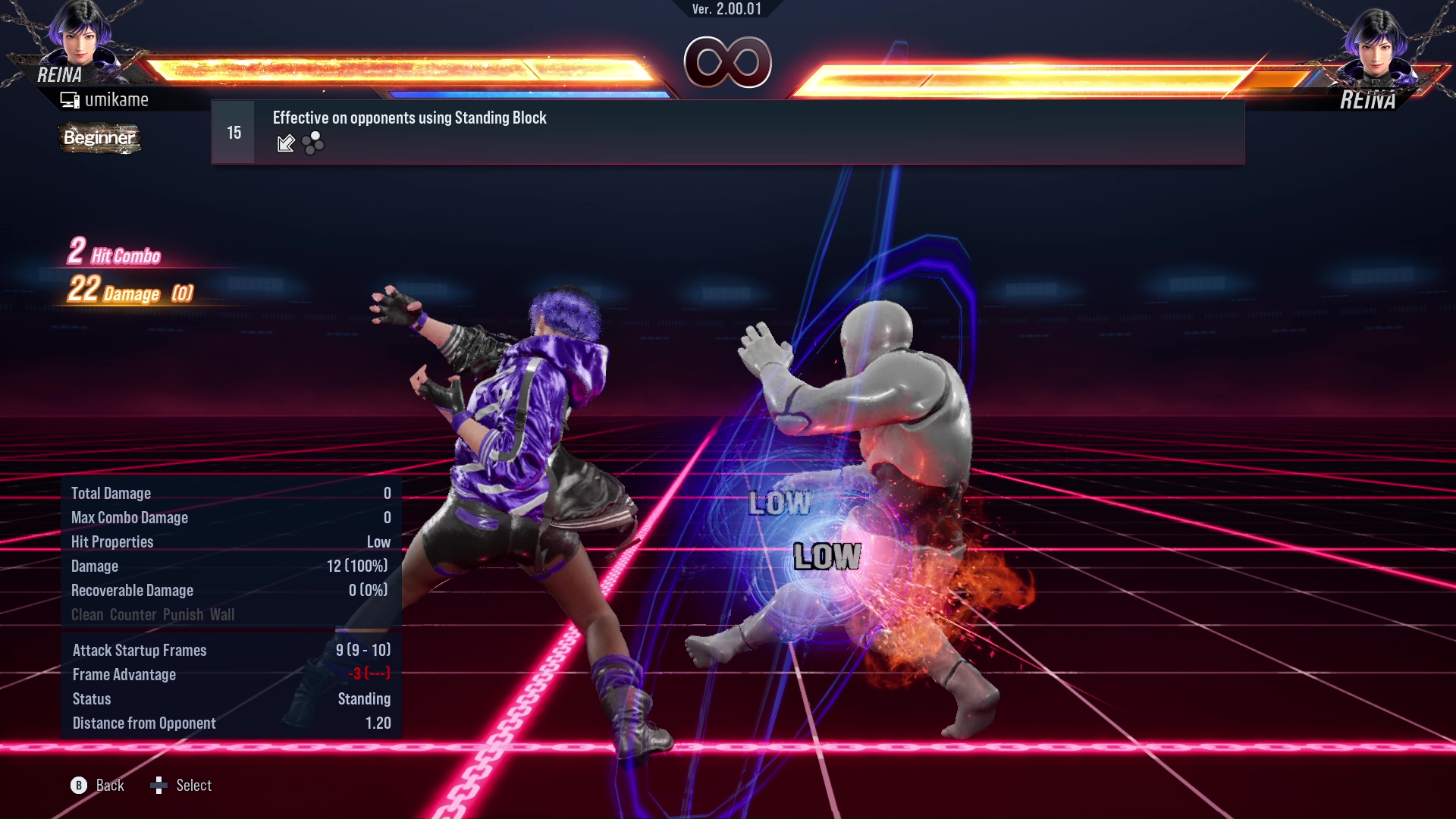1456x819 pixels.
Task: Click Back at the bottom left
Action: point(110,786)
